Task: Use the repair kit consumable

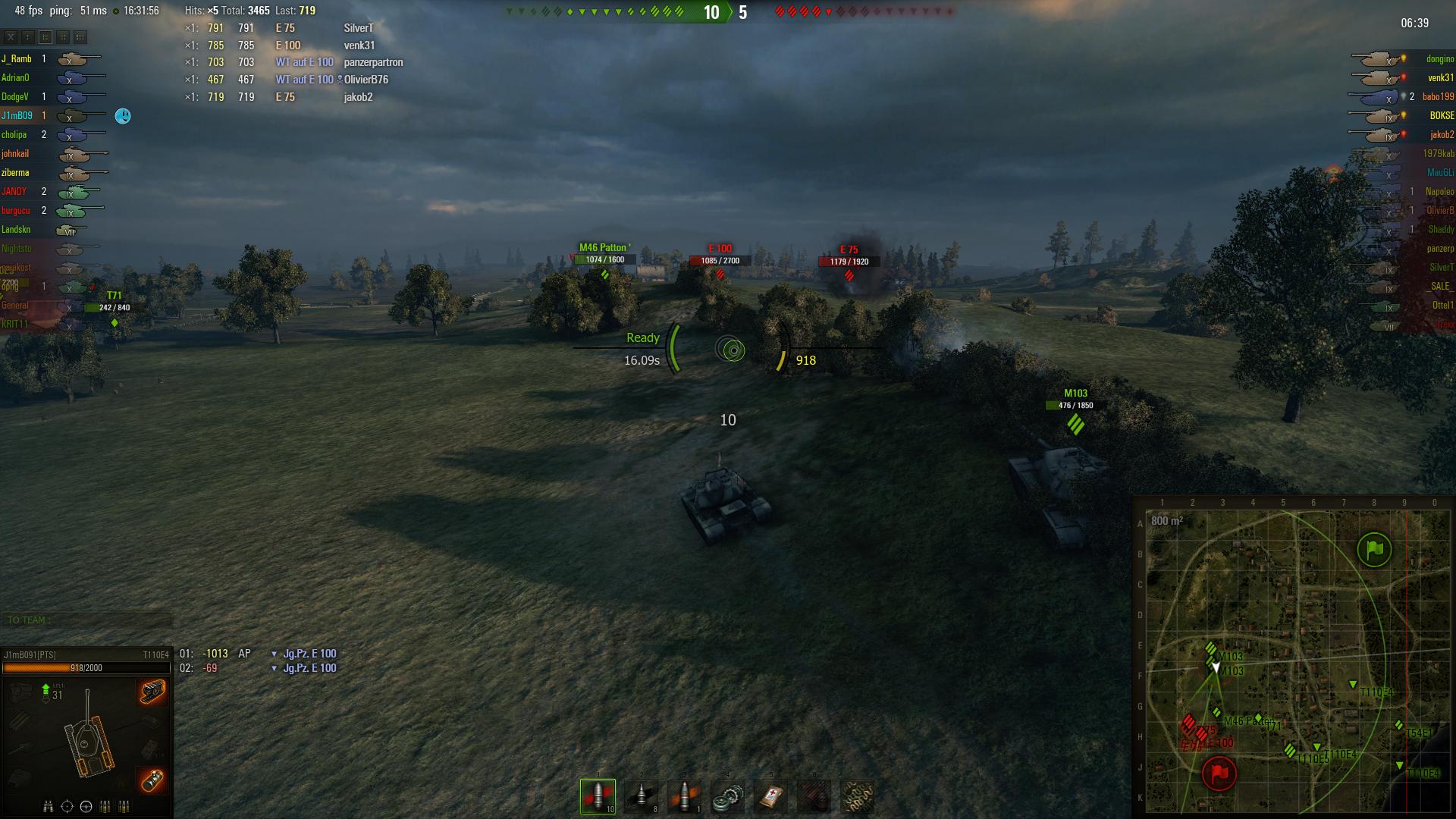Action: point(727,795)
